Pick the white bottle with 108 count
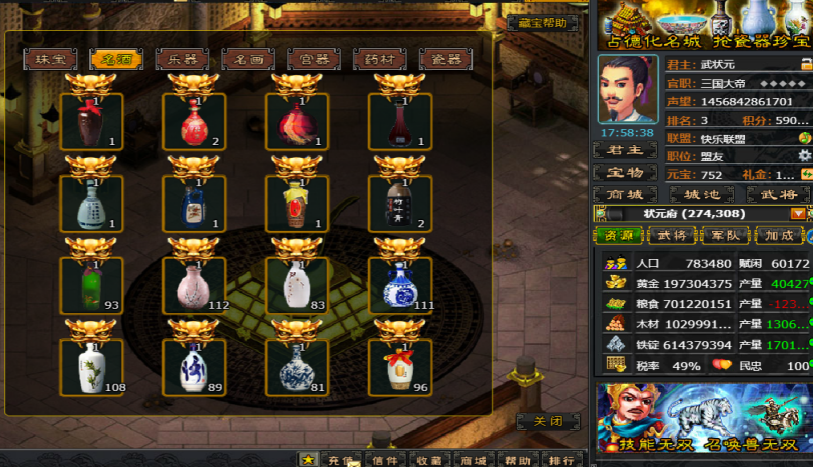The width and height of the screenshot is (813, 467). (91, 367)
